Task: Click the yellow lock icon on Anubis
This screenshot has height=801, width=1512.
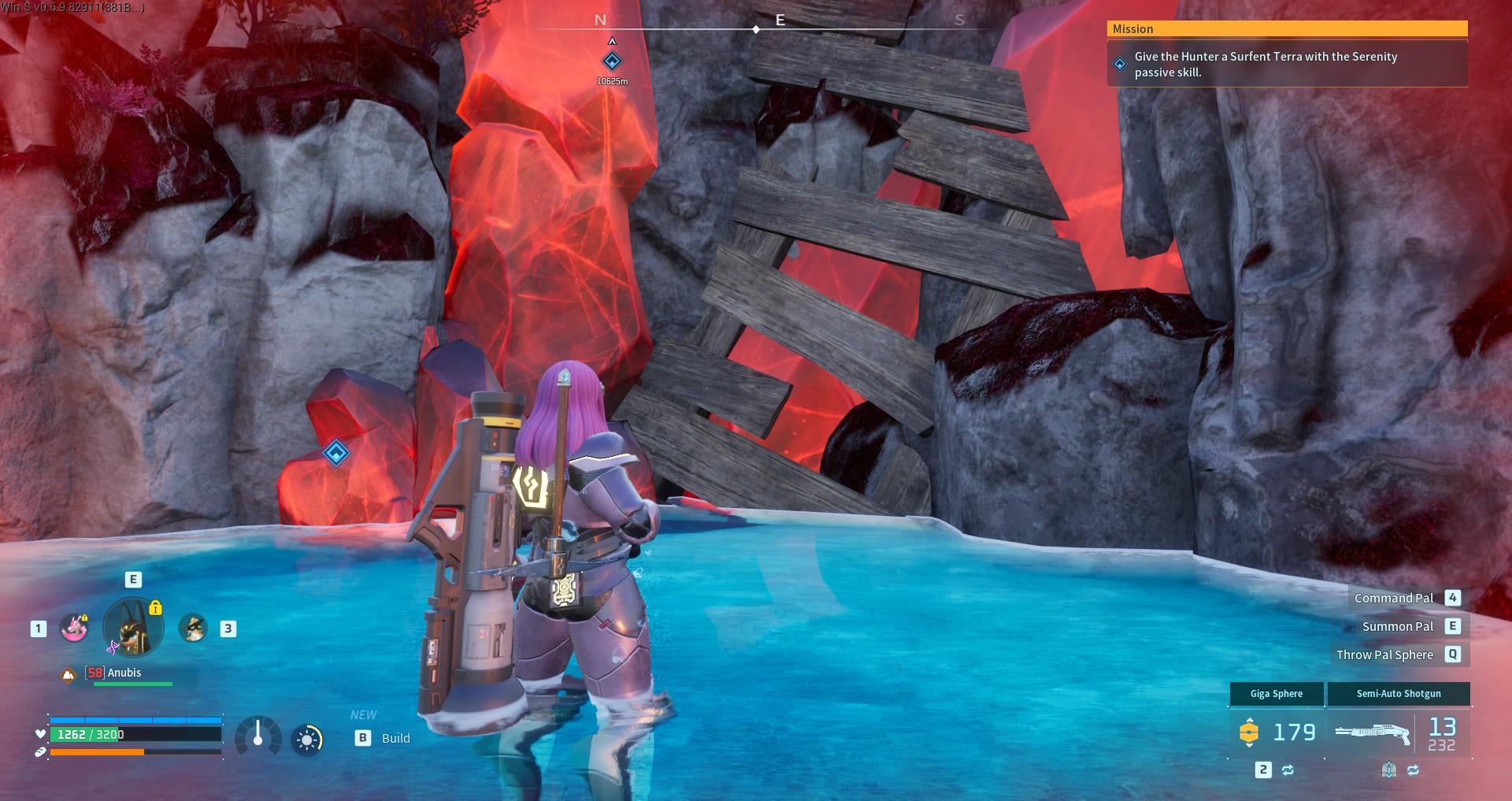Action: tap(155, 607)
